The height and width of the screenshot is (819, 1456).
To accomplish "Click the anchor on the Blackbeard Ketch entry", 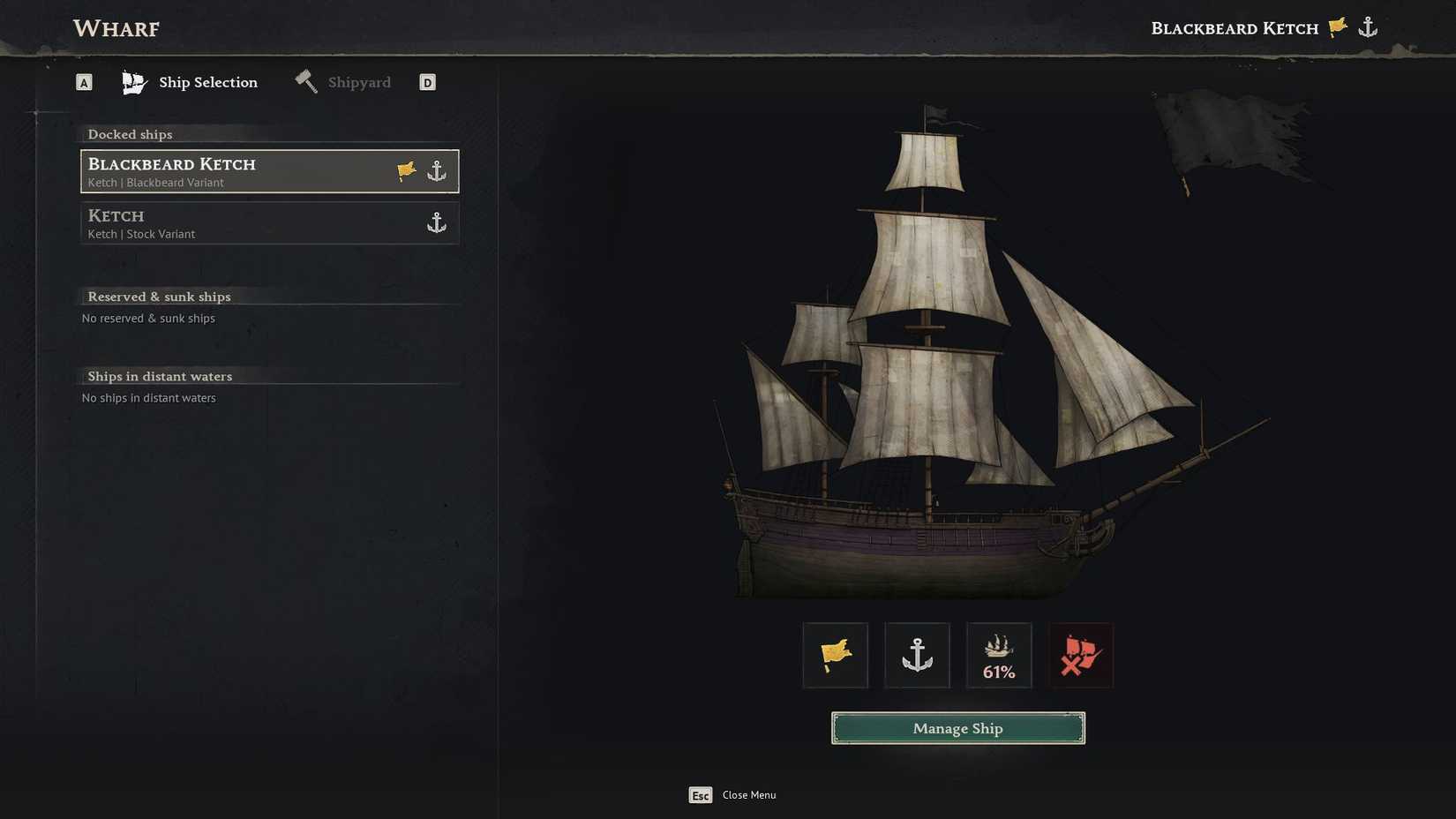I will pos(436,170).
